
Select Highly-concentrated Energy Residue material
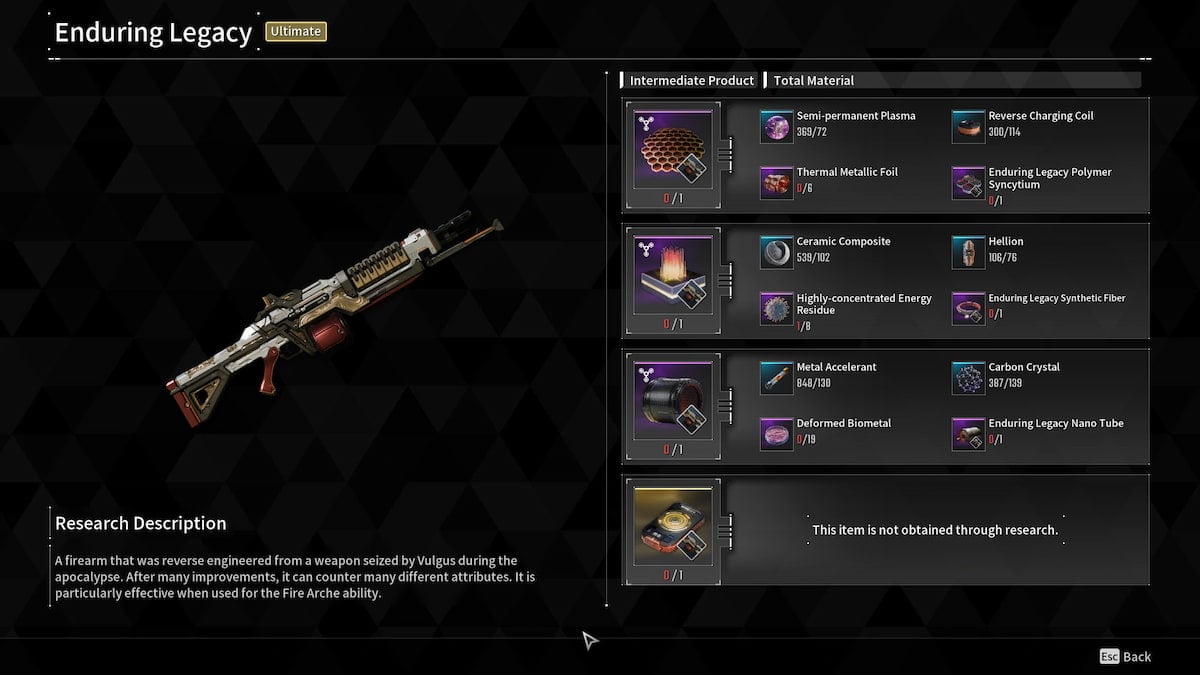(777, 309)
